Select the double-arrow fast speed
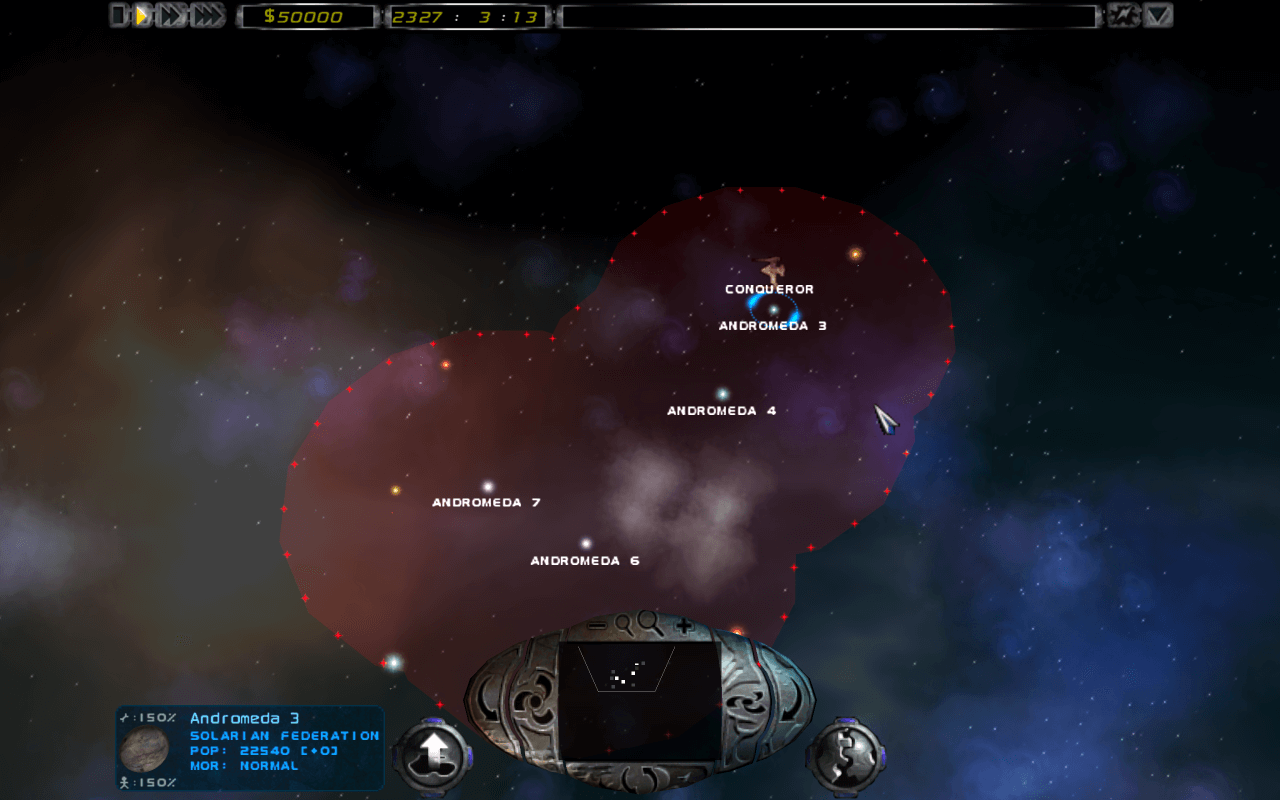The image size is (1280, 800). 172,15
